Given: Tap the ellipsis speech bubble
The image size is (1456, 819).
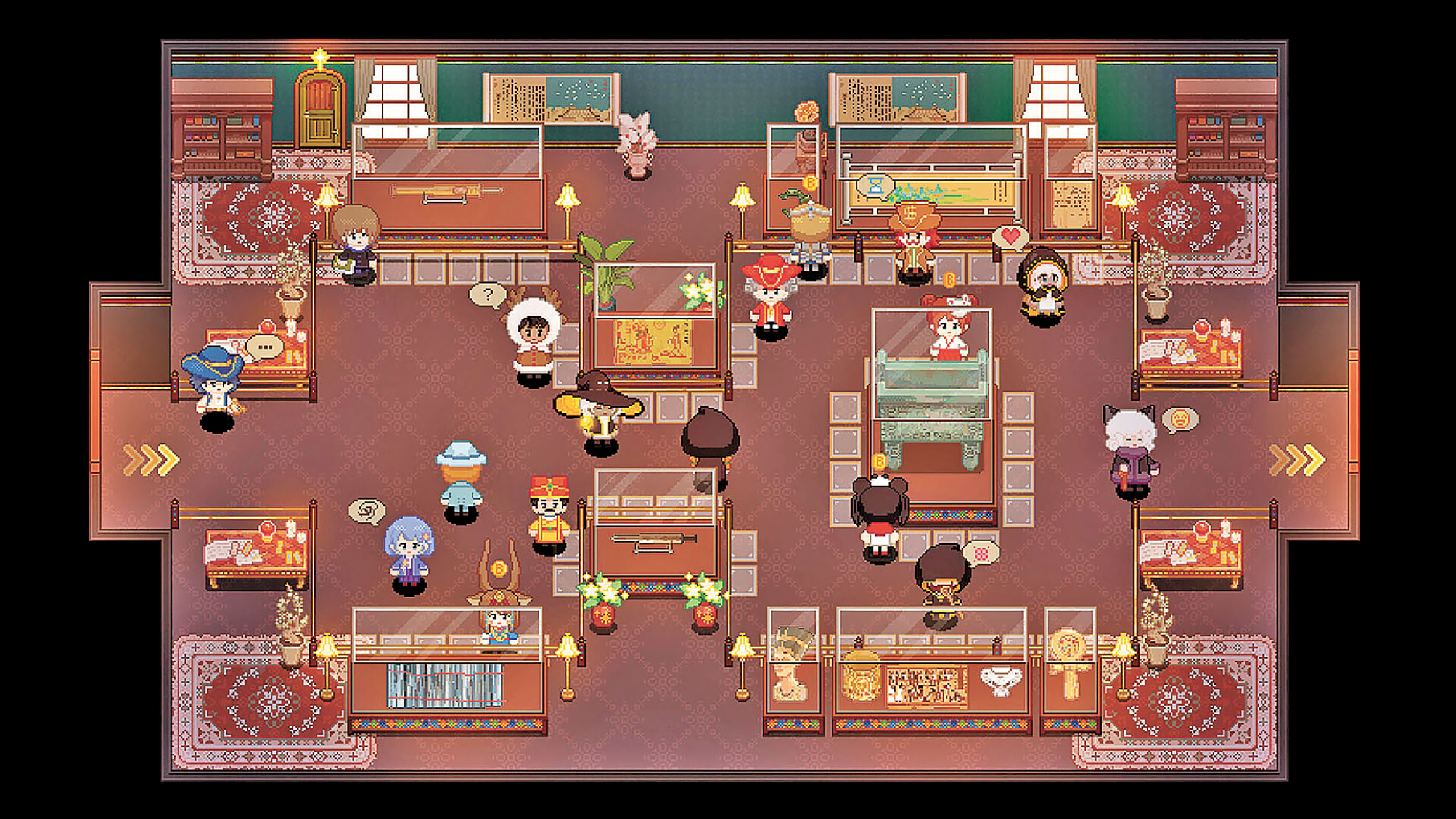Looking at the screenshot, I should [x=265, y=347].
